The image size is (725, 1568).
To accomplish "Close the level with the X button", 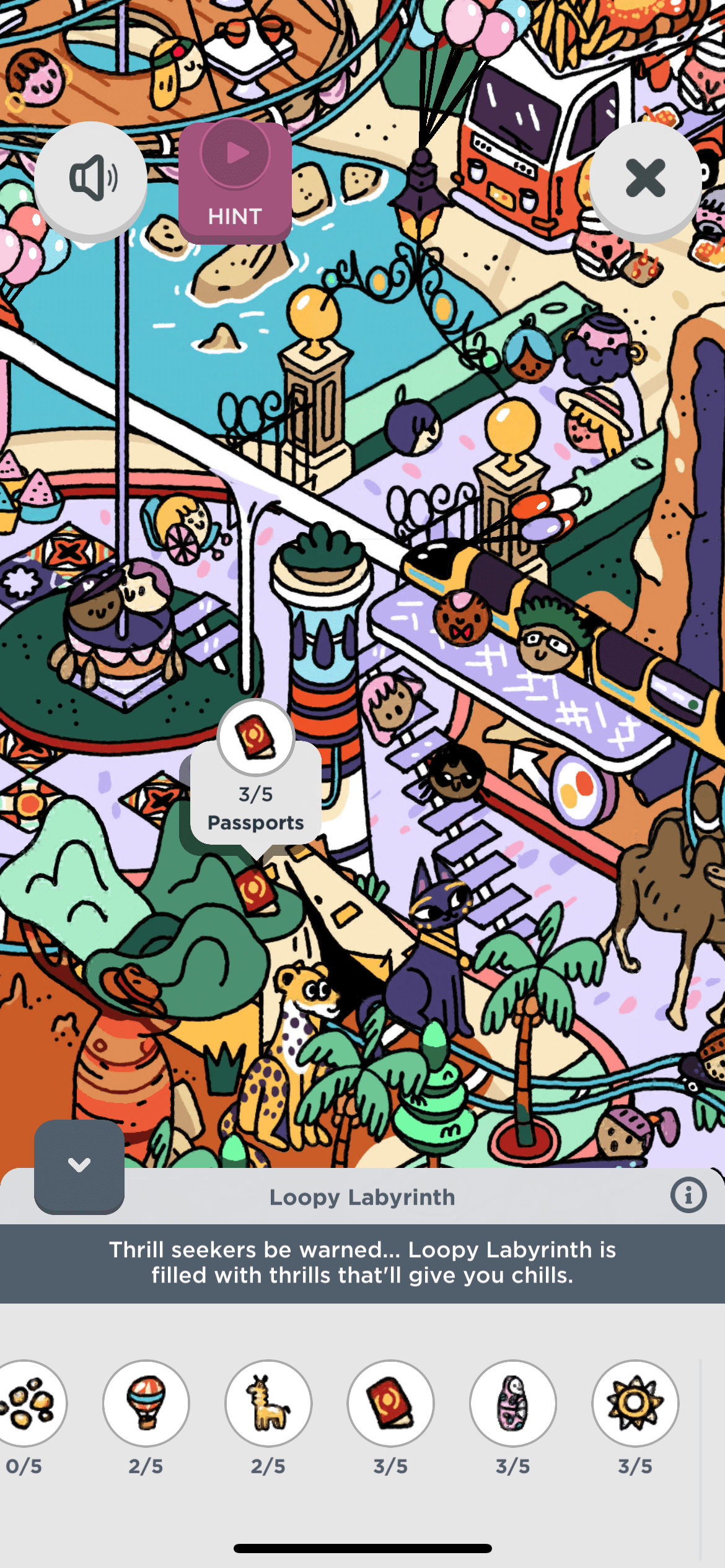I will pyautogui.click(x=645, y=179).
